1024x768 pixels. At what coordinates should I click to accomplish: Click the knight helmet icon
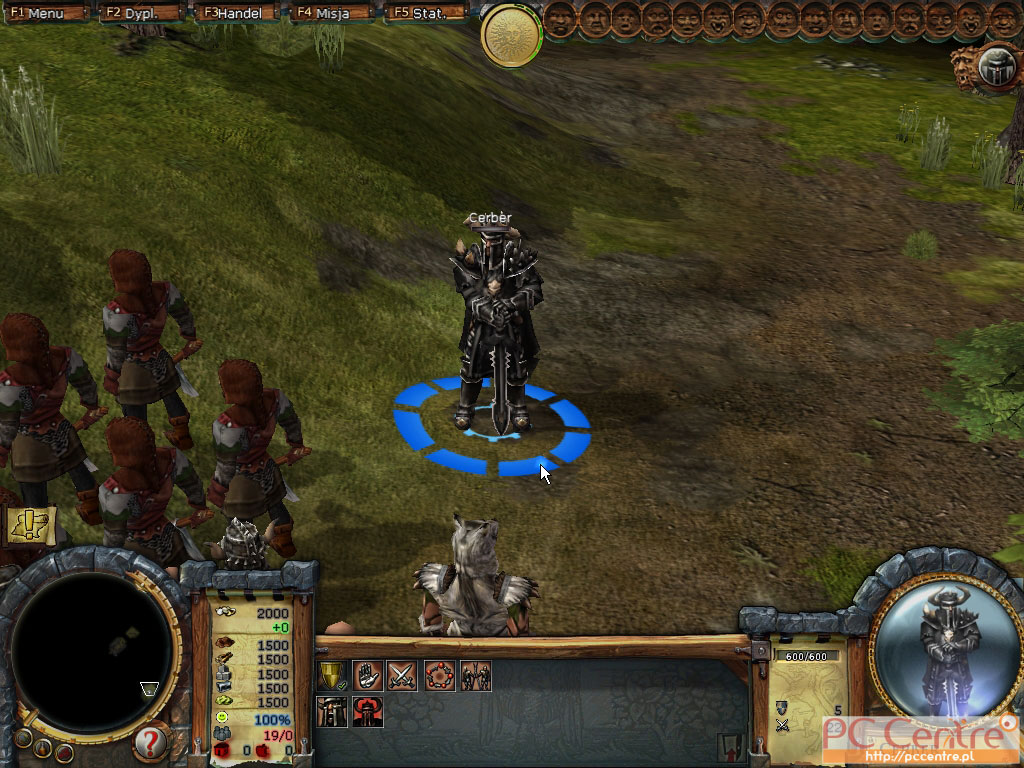coord(996,68)
